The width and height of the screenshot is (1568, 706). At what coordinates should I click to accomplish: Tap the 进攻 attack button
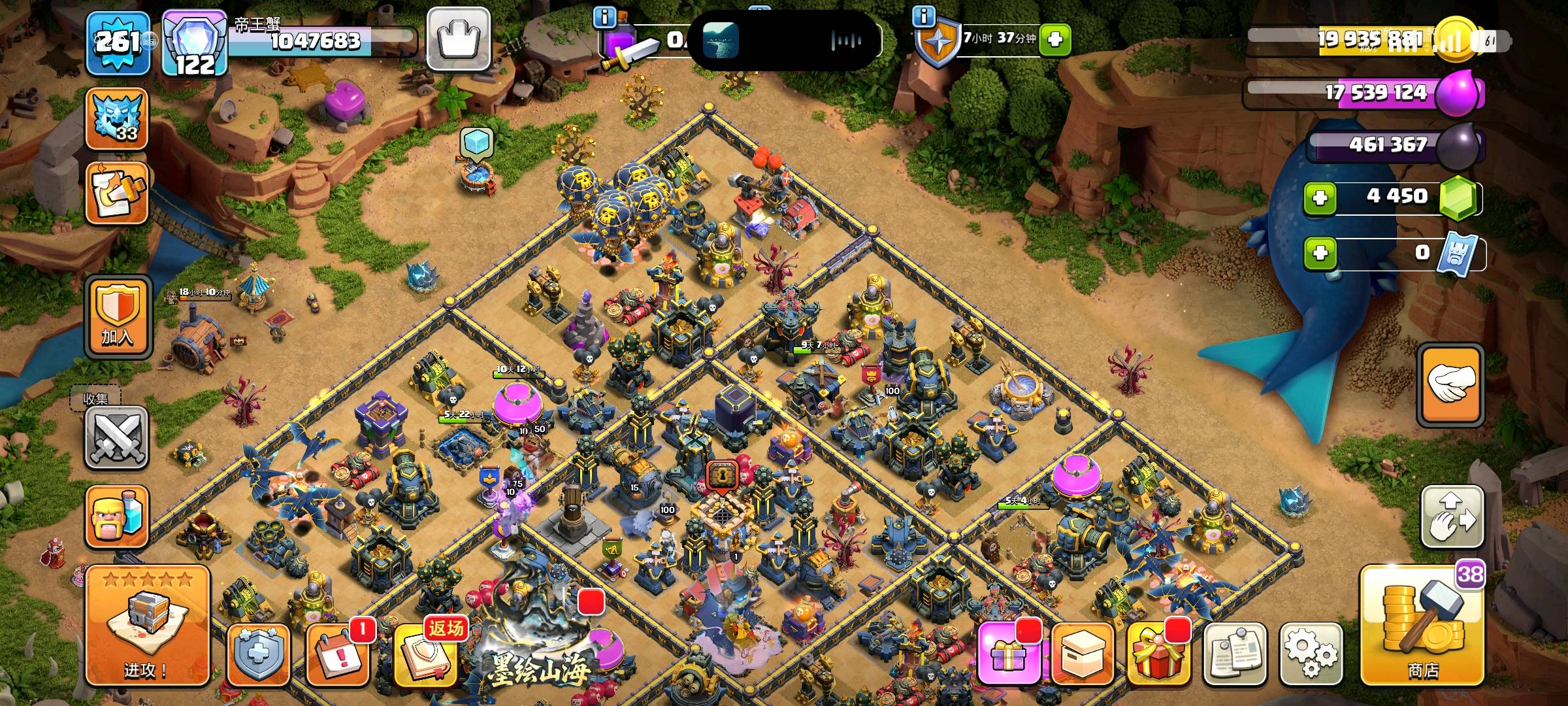(x=147, y=625)
